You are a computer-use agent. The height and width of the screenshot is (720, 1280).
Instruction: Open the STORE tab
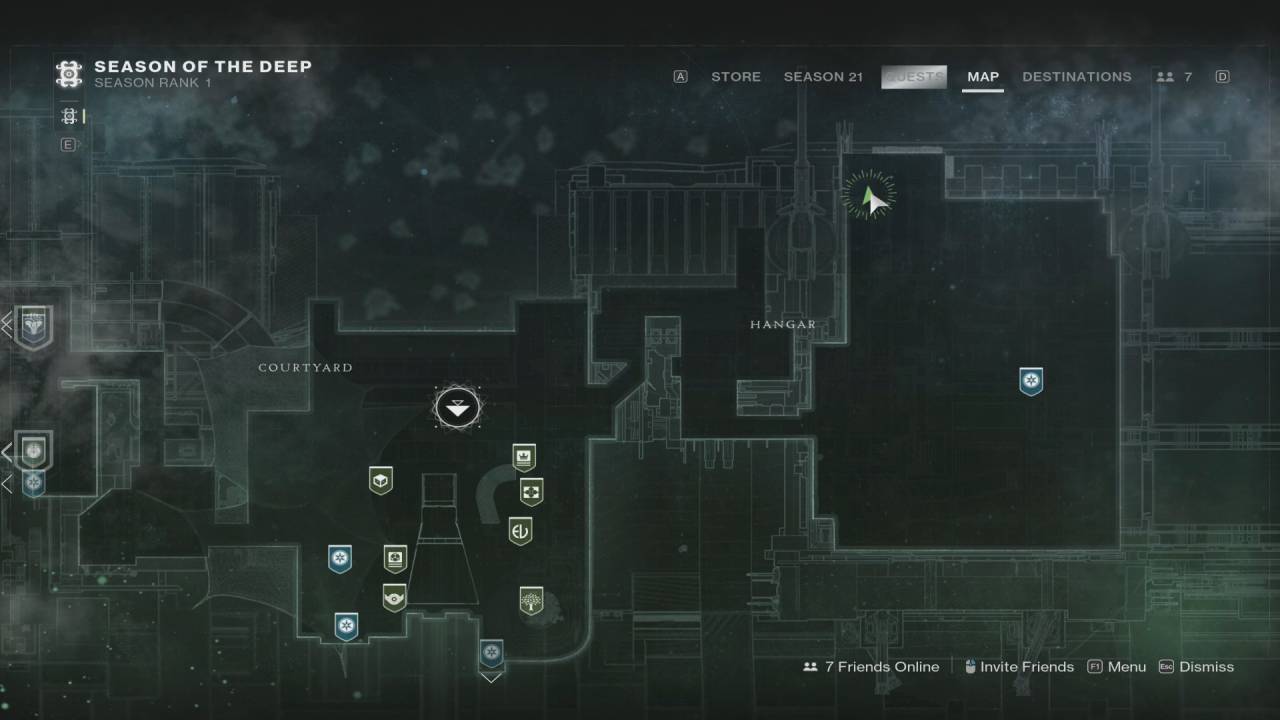(x=736, y=76)
